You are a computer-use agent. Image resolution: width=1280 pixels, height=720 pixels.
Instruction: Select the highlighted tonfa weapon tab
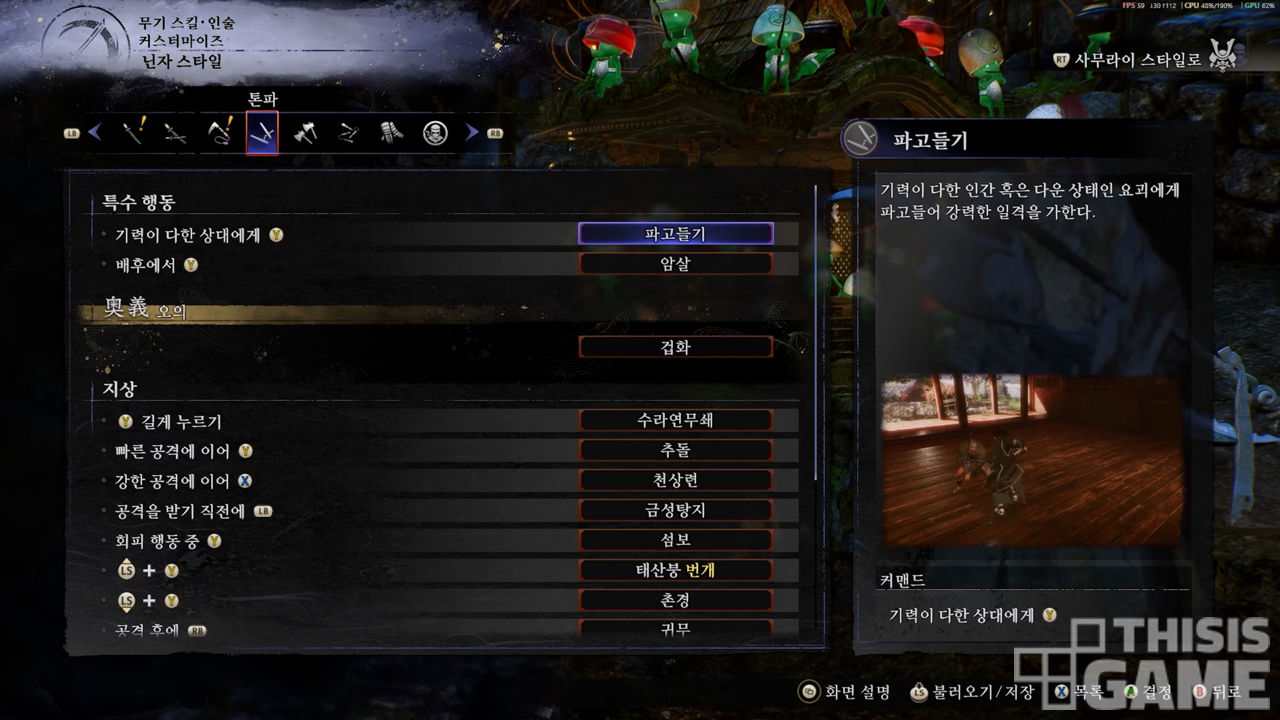[x=262, y=132]
